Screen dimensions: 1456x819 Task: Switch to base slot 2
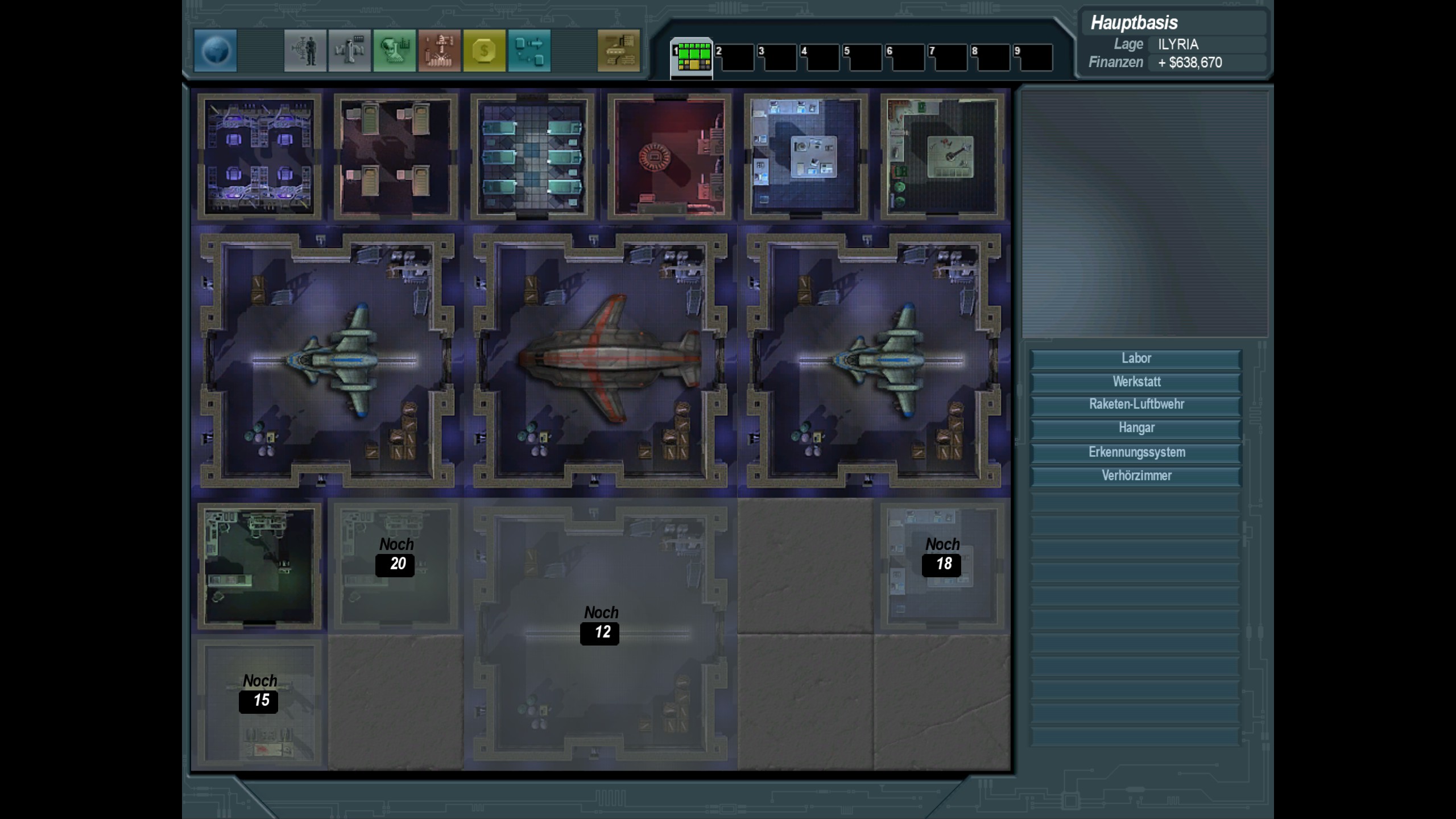tap(734, 57)
